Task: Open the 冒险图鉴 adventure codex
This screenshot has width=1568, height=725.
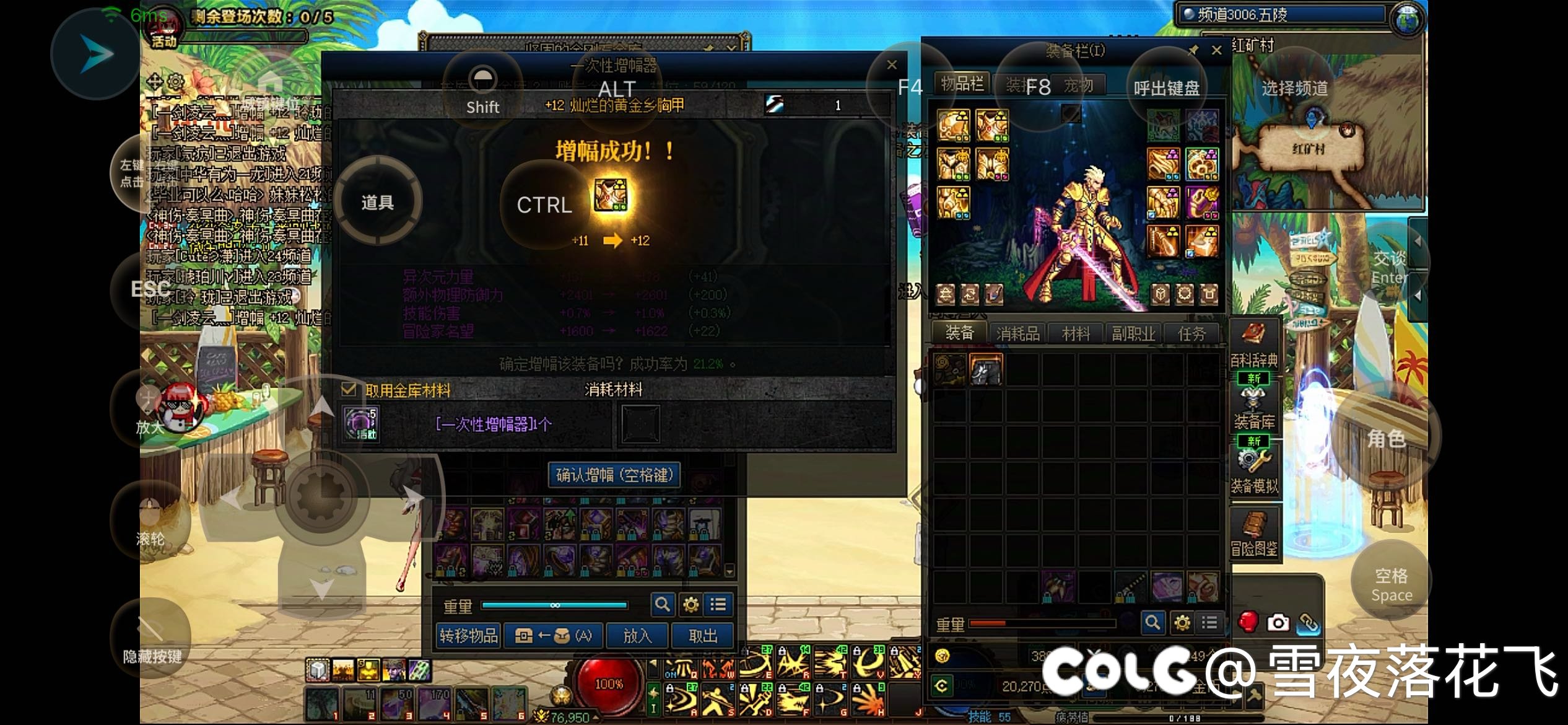Action: tap(1254, 534)
